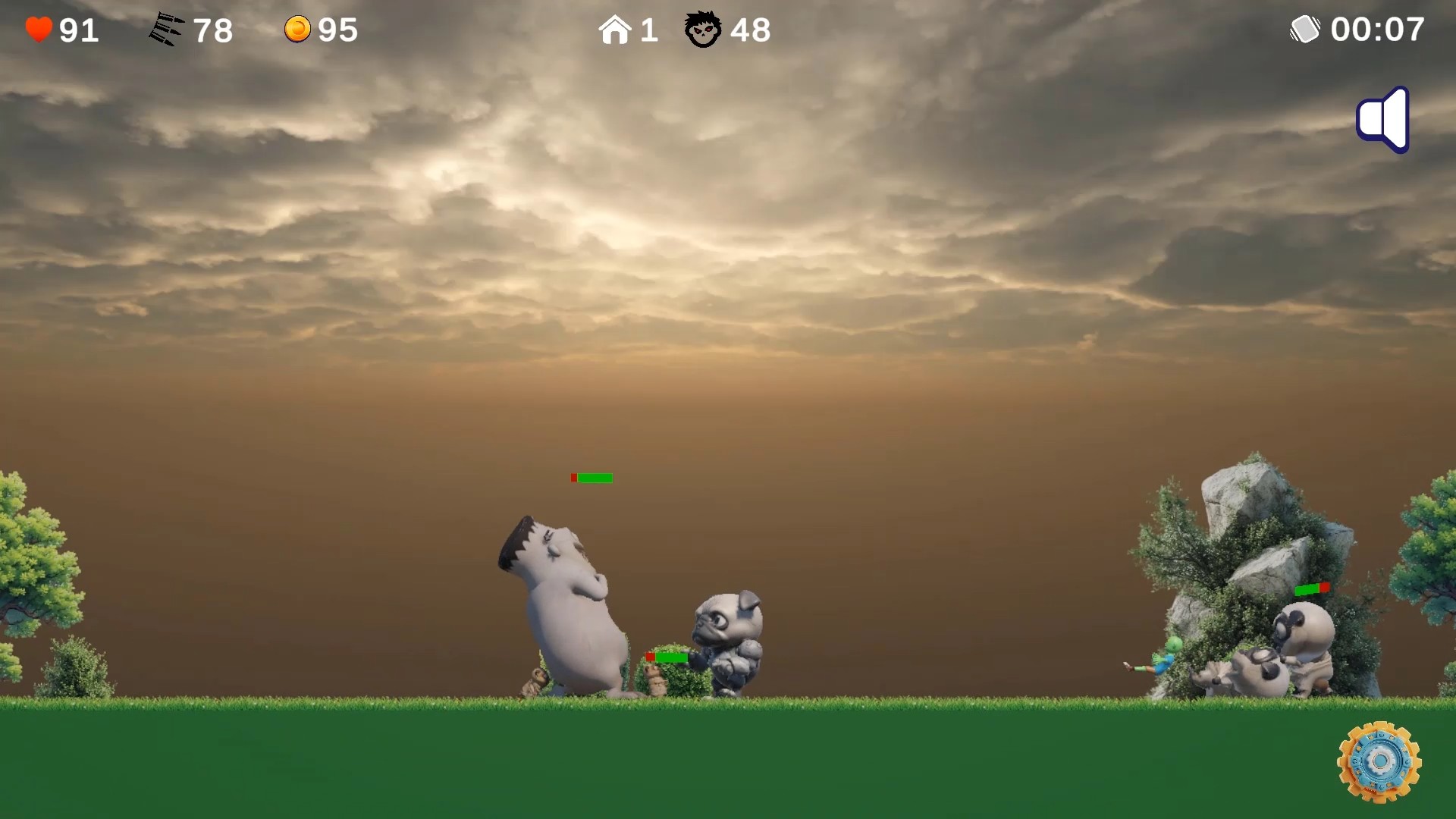Screen dimensions: 1456x819
Task: Click the wave timer icon beside 00:07
Action: click(1306, 29)
